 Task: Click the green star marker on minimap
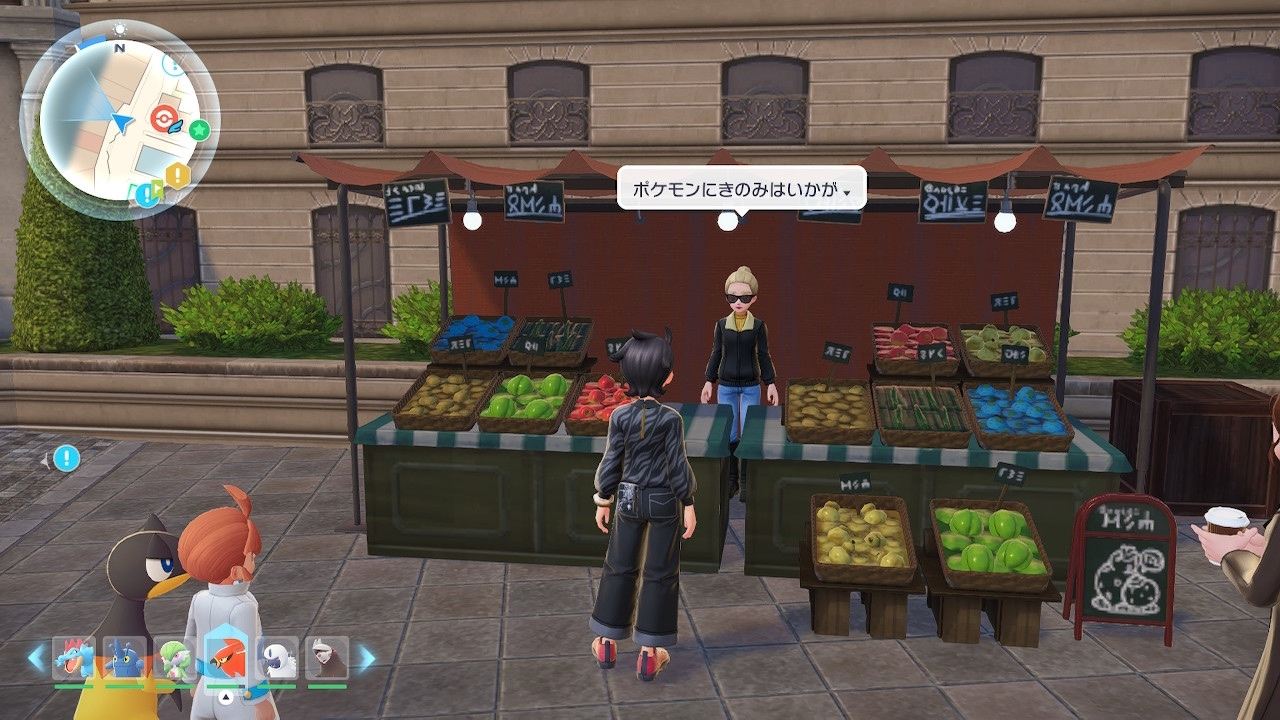coord(200,129)
